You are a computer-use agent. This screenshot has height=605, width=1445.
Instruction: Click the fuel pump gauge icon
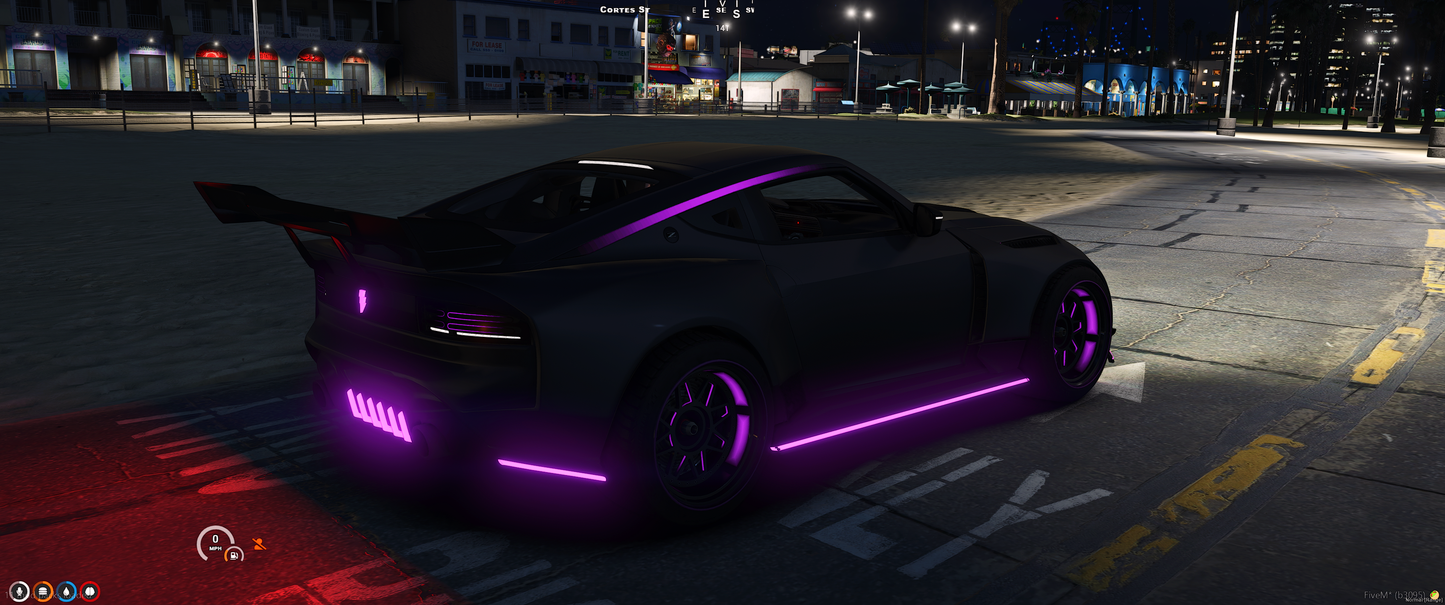(x=233, y=554)
